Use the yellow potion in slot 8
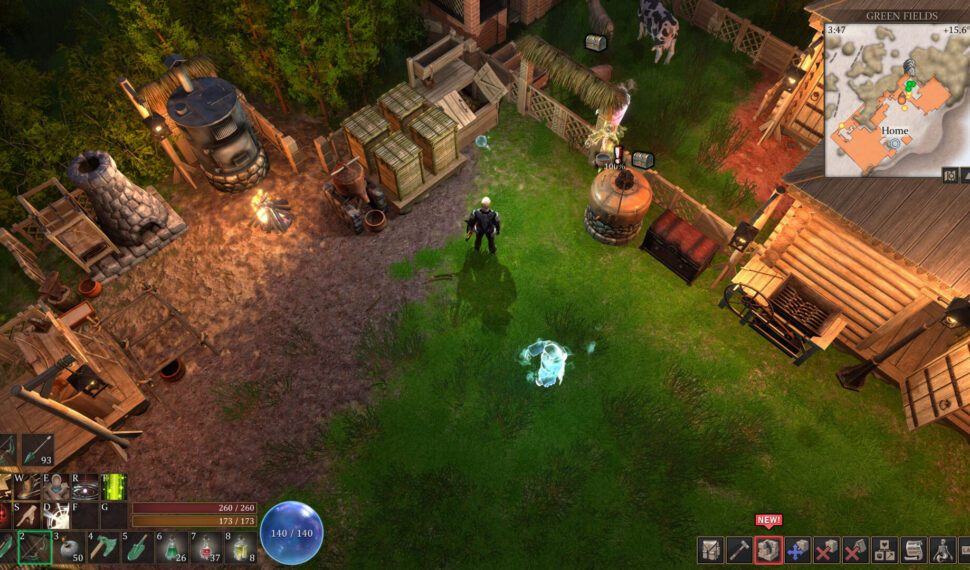The image size is (970, 570). [x=240, y=547]
